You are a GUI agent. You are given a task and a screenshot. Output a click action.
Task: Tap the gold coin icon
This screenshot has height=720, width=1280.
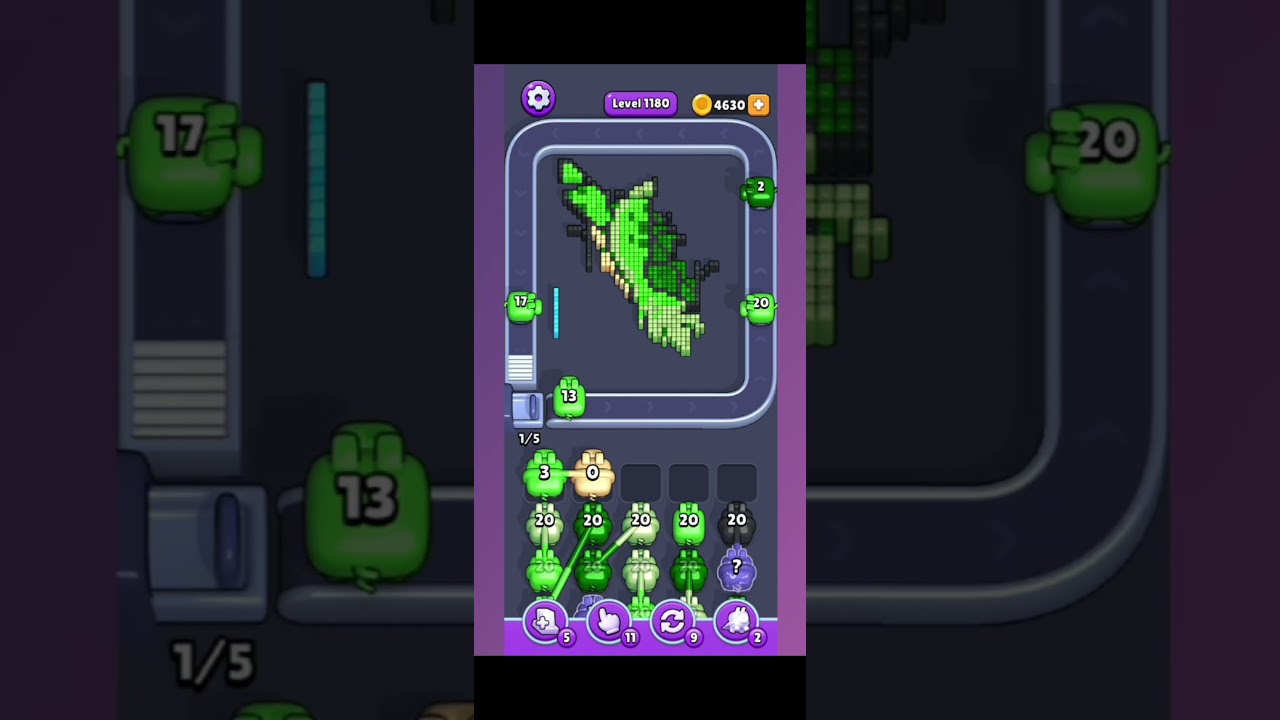702,104
